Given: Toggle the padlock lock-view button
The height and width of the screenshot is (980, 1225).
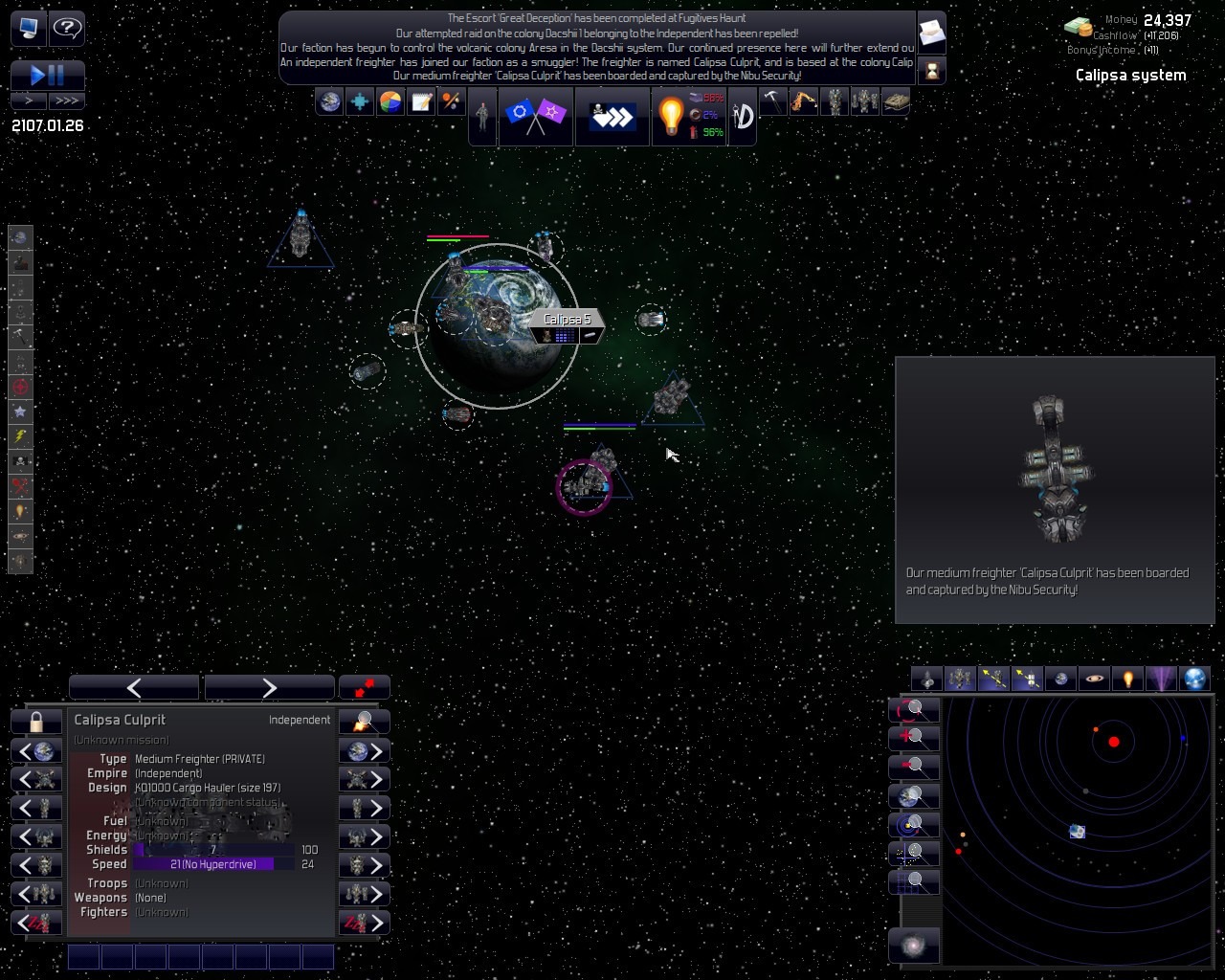Looking at the screenshot, I should coord(36,721).
